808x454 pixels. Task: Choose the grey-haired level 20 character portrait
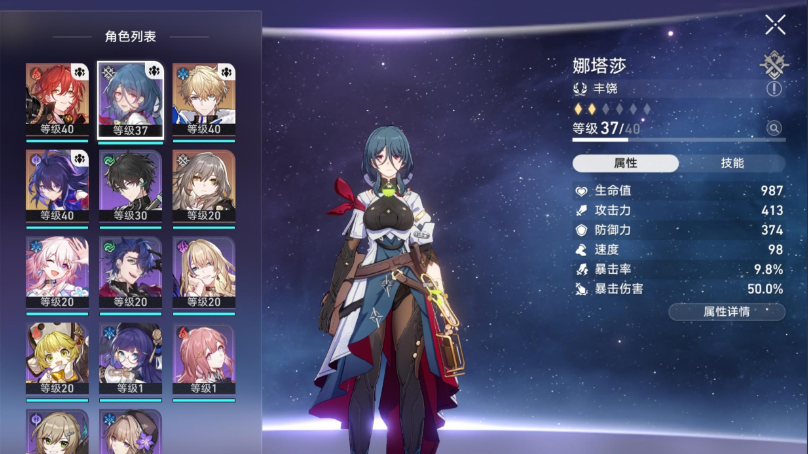click(203, 184)
